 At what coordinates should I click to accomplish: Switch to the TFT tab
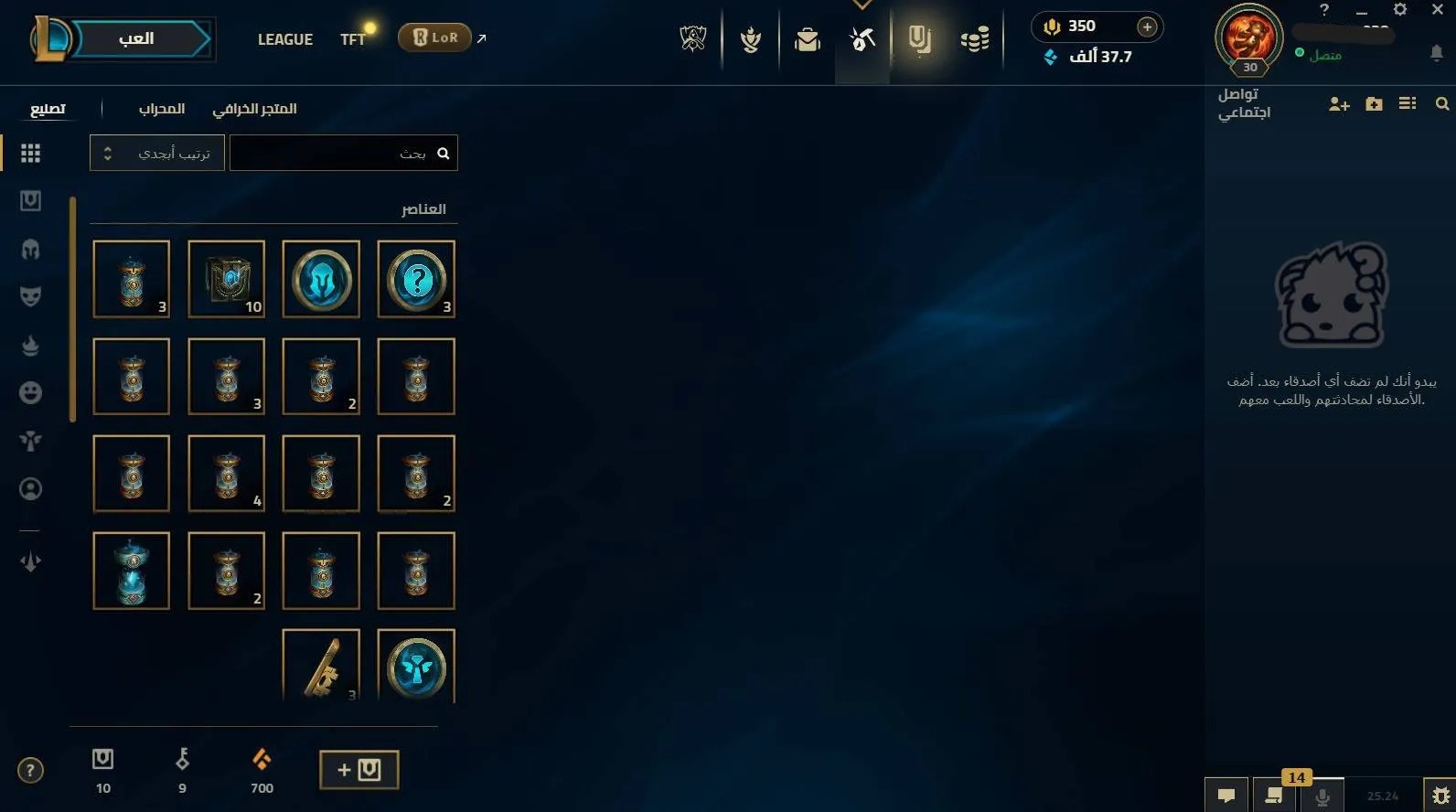[353, 38]
